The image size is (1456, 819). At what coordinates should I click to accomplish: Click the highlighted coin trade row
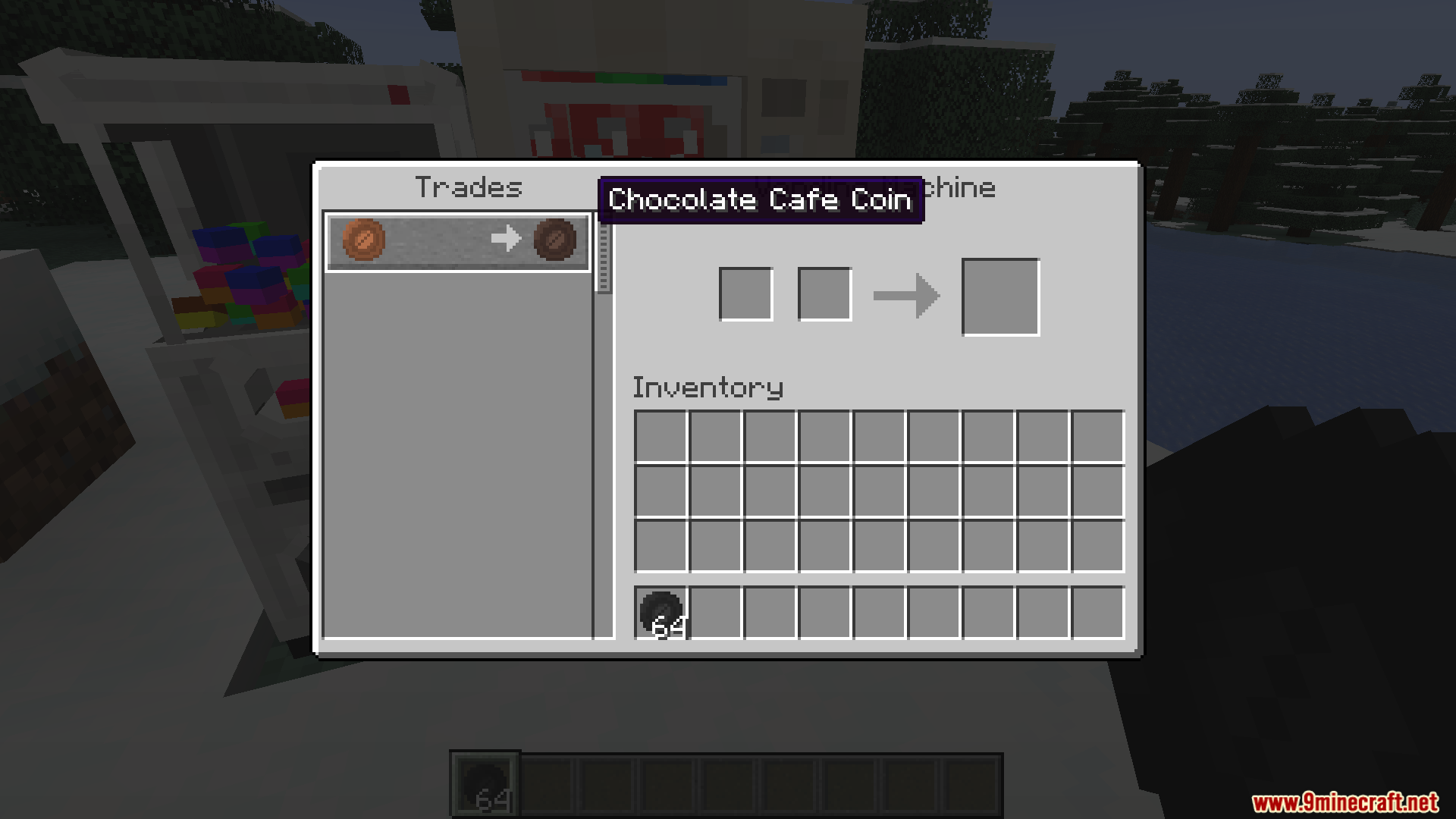(457, 241)
